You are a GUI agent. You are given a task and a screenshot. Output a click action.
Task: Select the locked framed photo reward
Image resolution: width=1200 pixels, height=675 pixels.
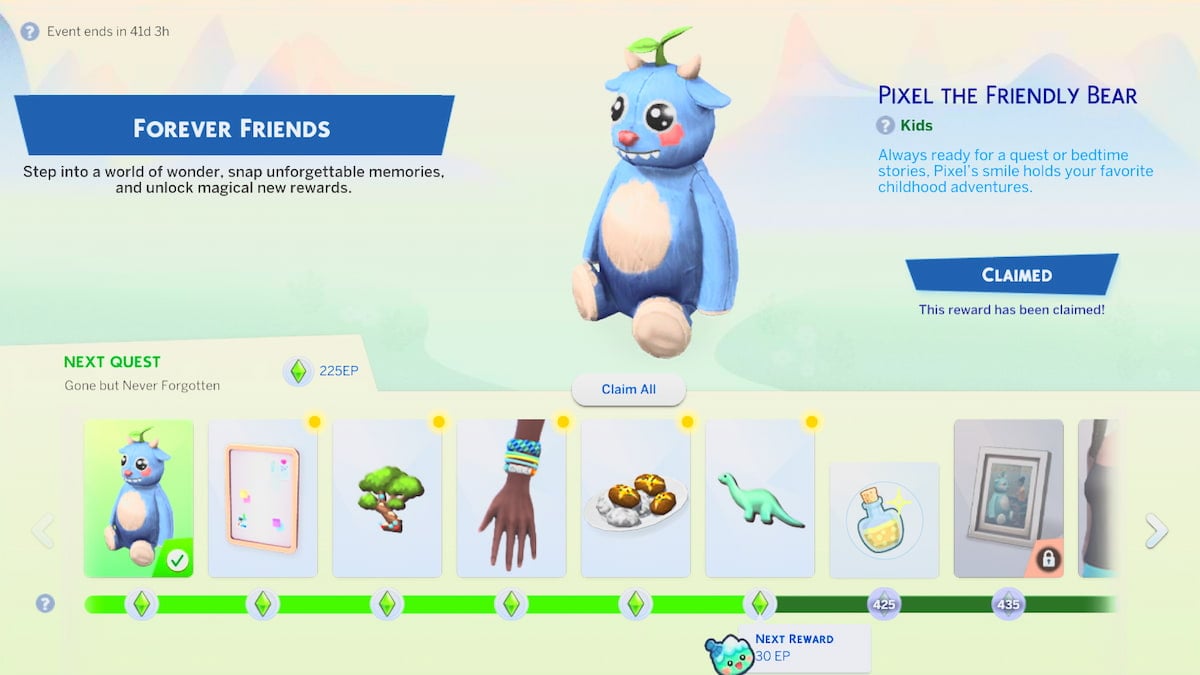[x=1008, y=498]
